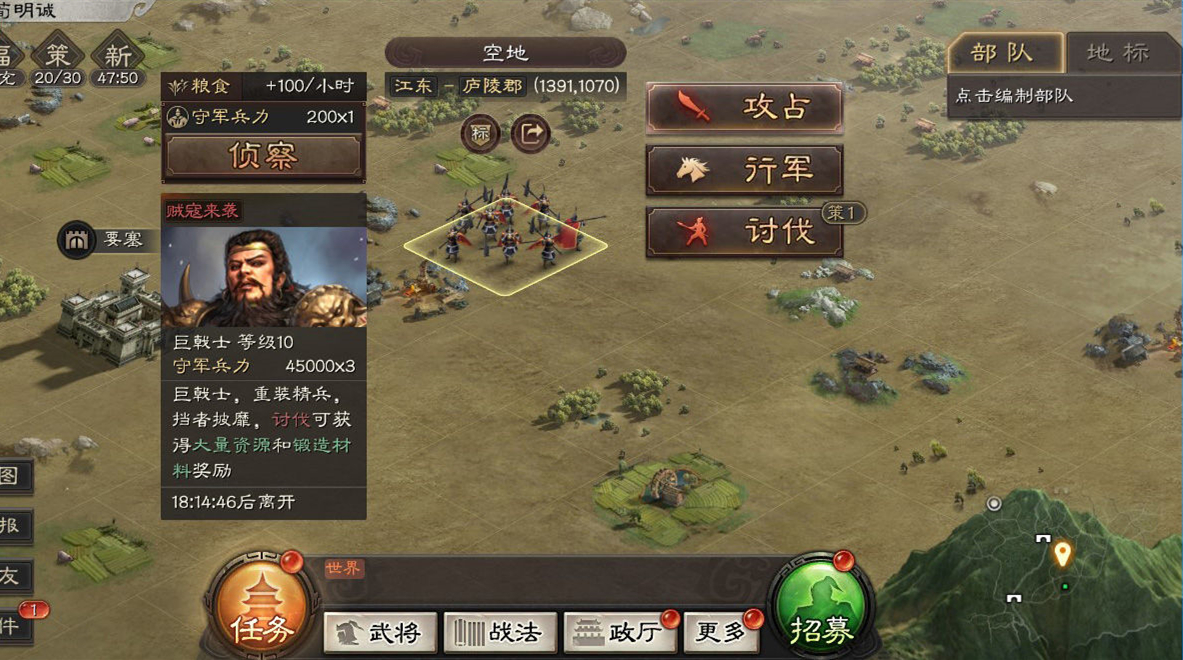Switch to the 地标 tab
Image resolution: width=1183 pixels, height=660 pixels.
coord(1118,53)
